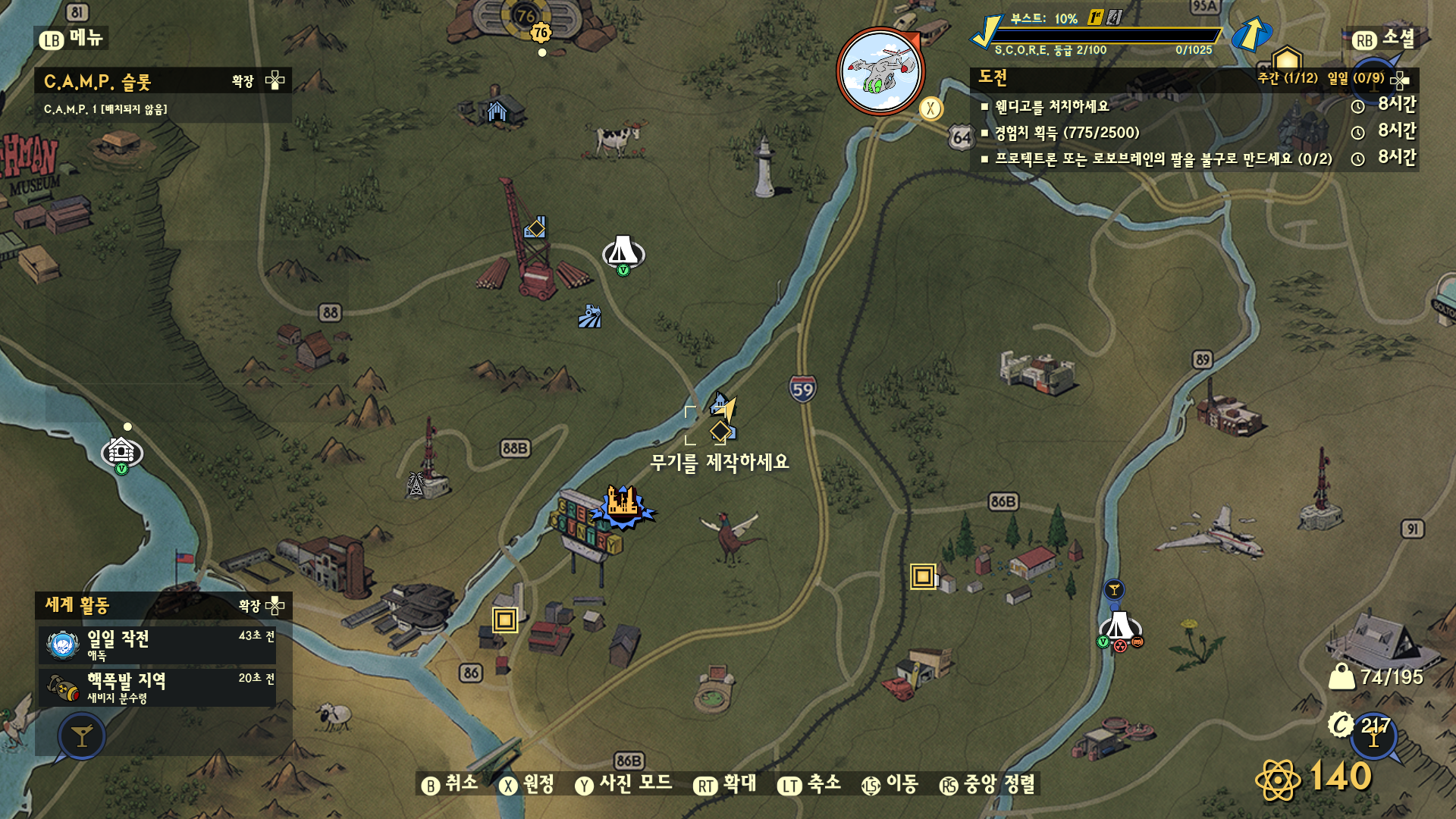
Task: Select the C.A.M.P. 1 slot entry
Action: point(105,109)
